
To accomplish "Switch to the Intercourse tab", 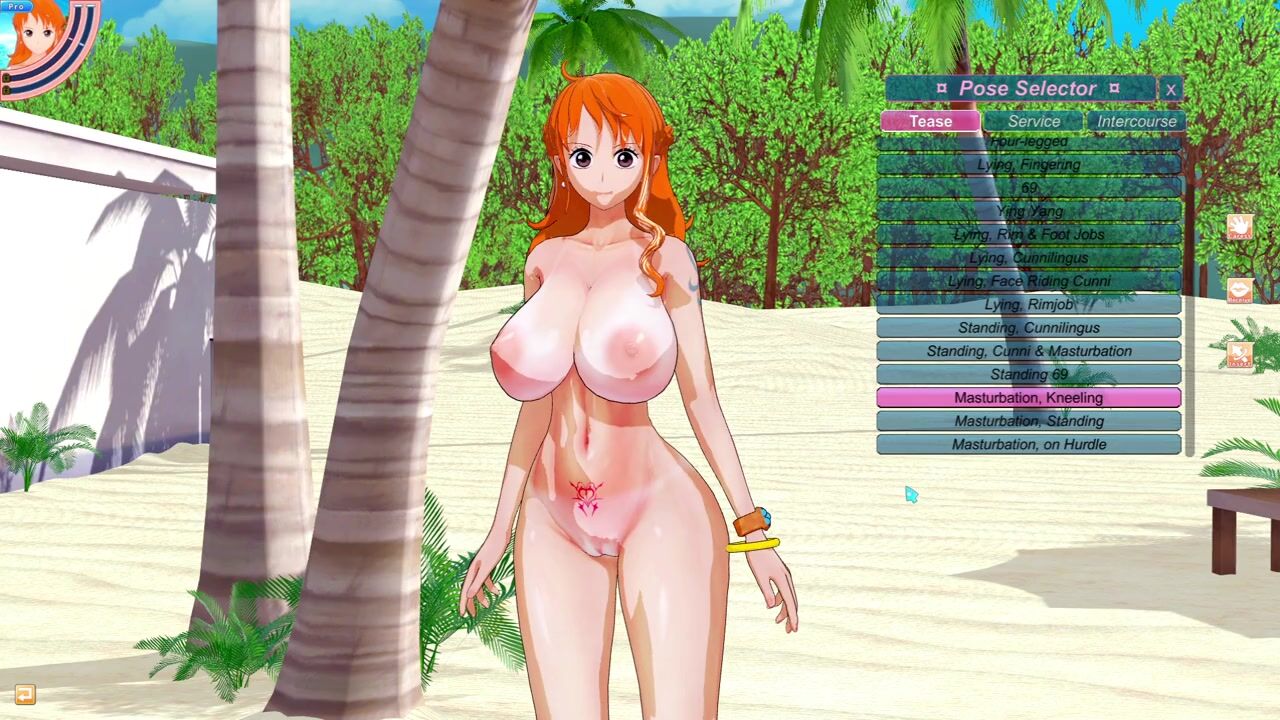I will [1136, 121].
